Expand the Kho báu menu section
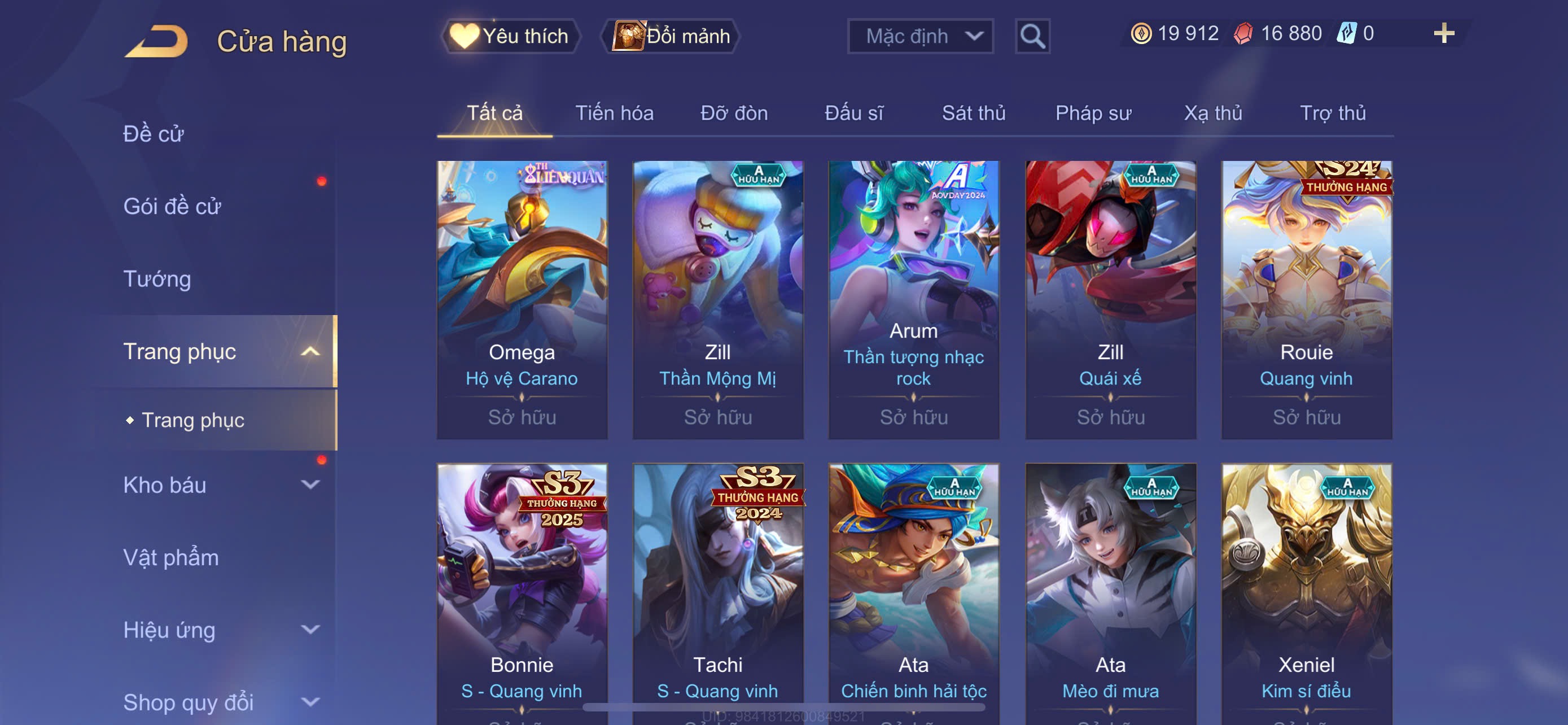 (x=219, y=485)
